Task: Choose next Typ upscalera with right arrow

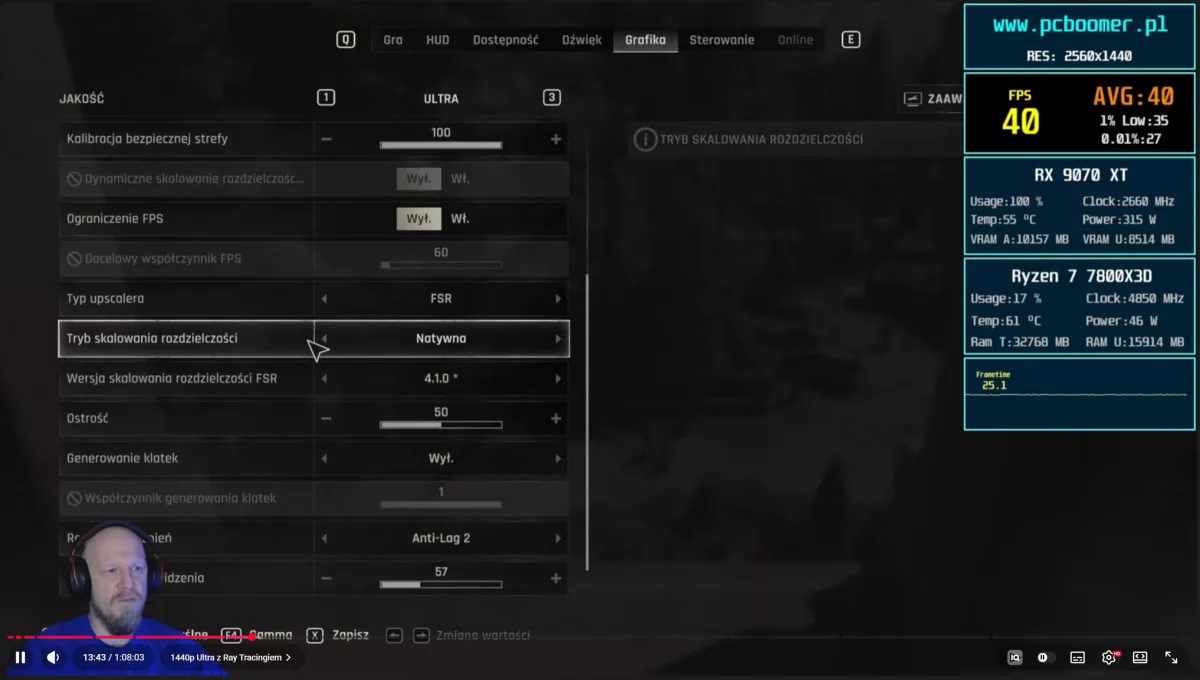Action: pos(558,299)
